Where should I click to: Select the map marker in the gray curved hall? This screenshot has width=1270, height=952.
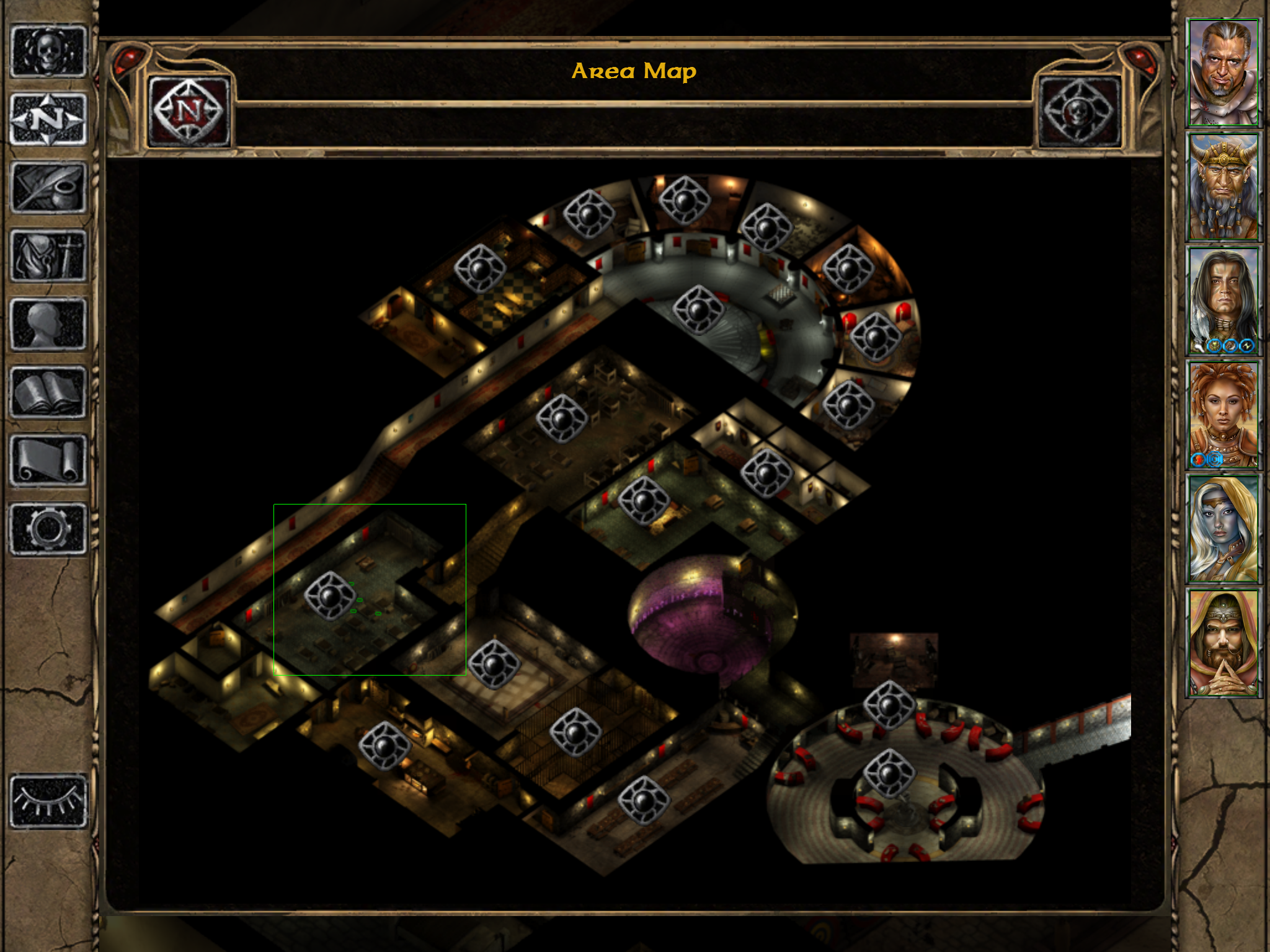(699, 310)
